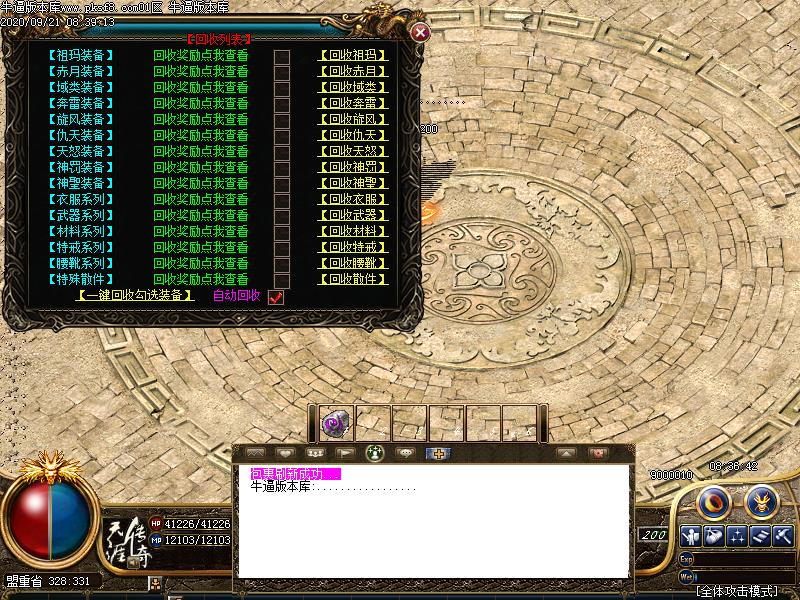Select the 回收奔雷 button
Image resolution: width=800 pixels, height=600 pixels.
coord(353,104)
